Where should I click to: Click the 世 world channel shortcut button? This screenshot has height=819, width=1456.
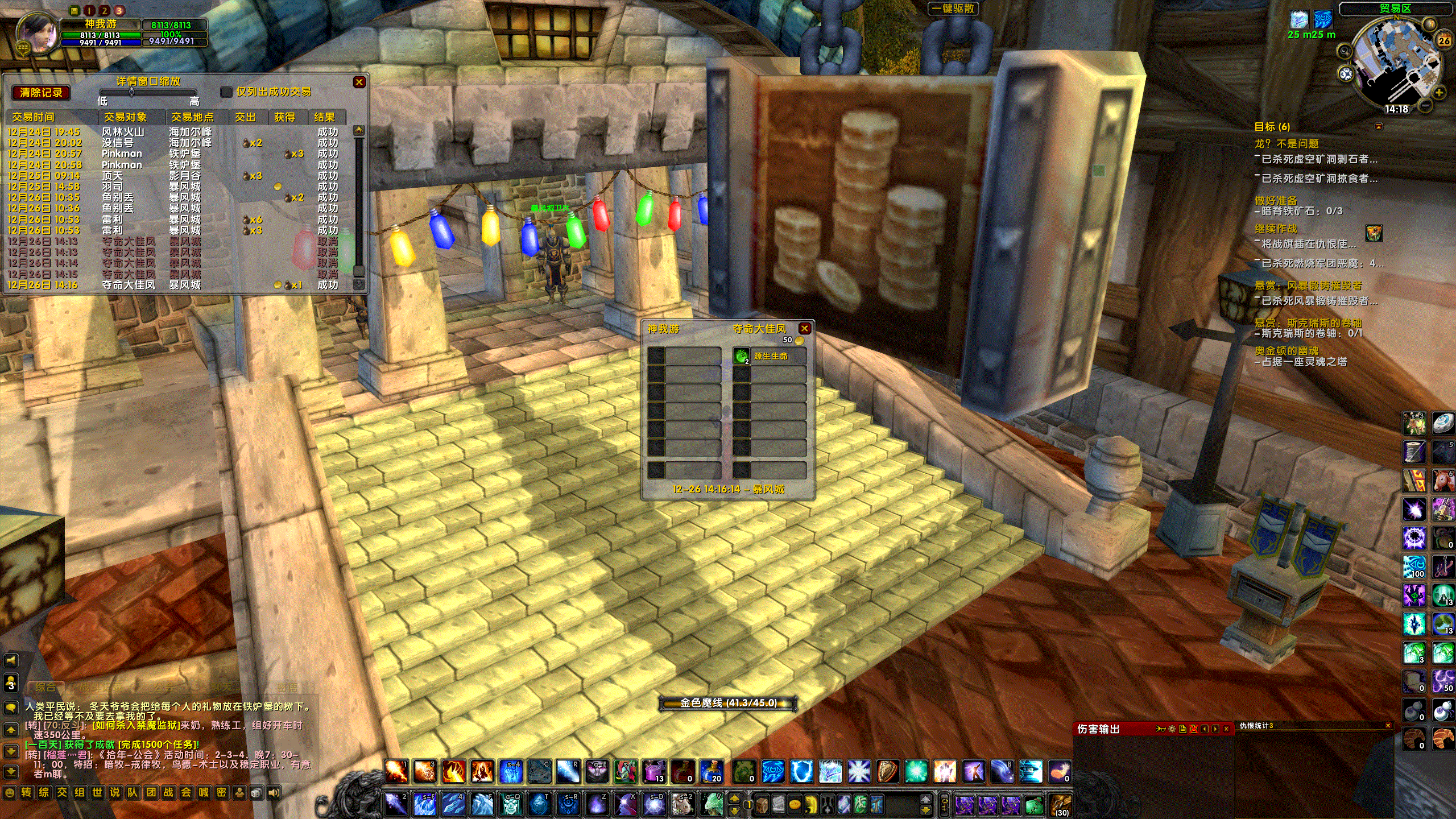coord(97,792)
